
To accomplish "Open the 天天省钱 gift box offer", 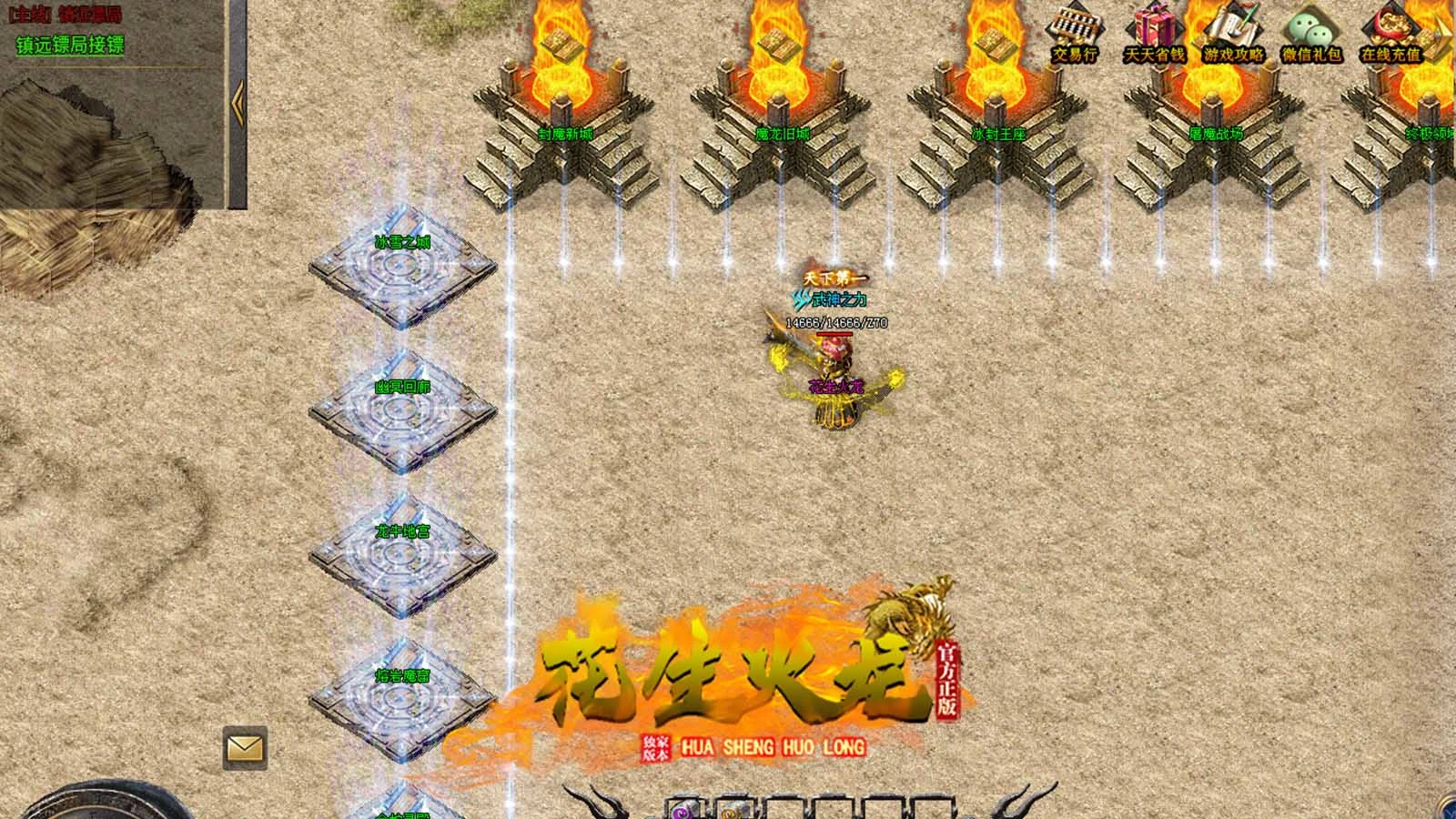I will (x=1154, y=32).
